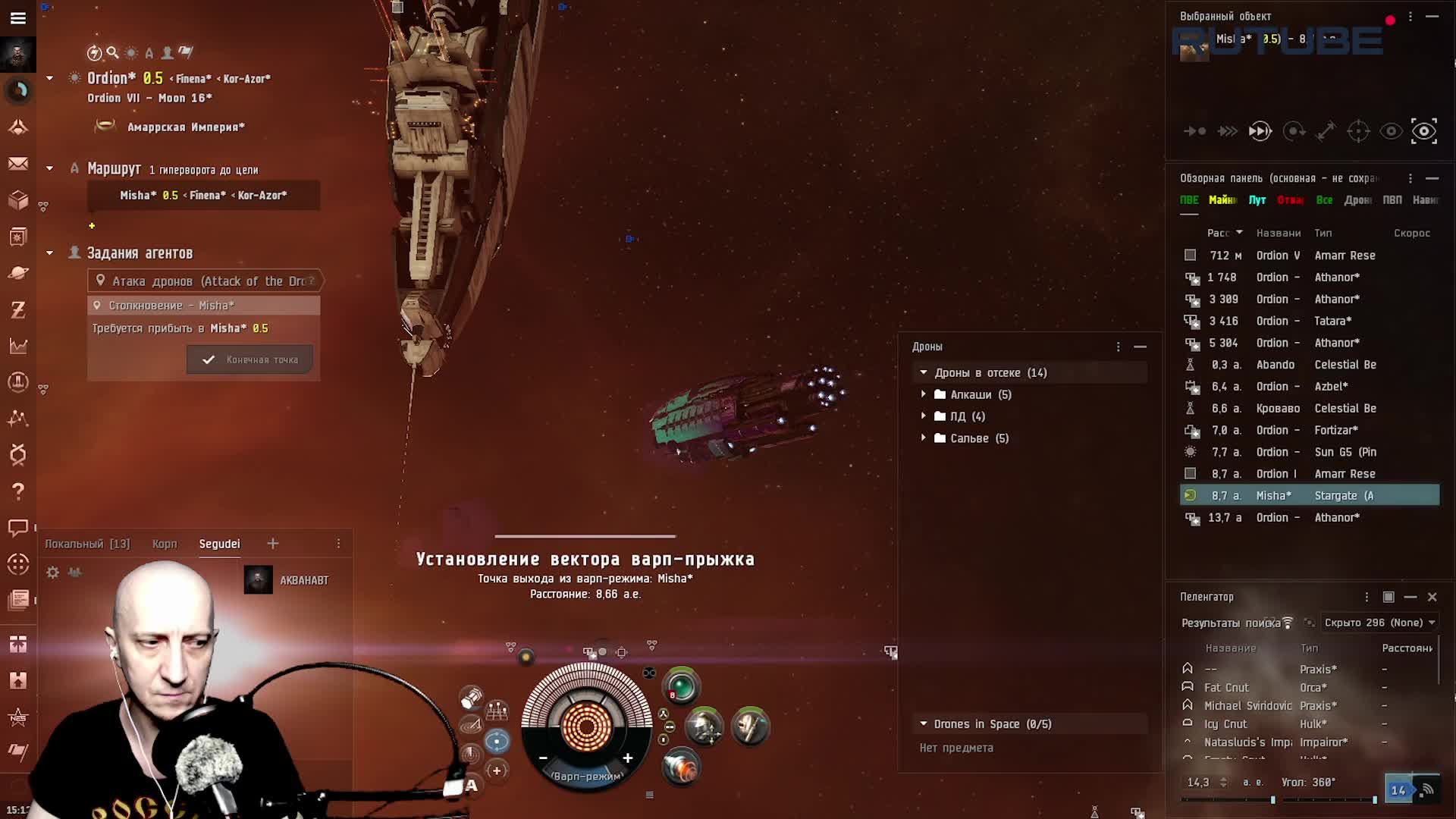Select the Misha* Stargate overview row
The height and width of the screenshot is (819, 1456).
click(1310, 495)
